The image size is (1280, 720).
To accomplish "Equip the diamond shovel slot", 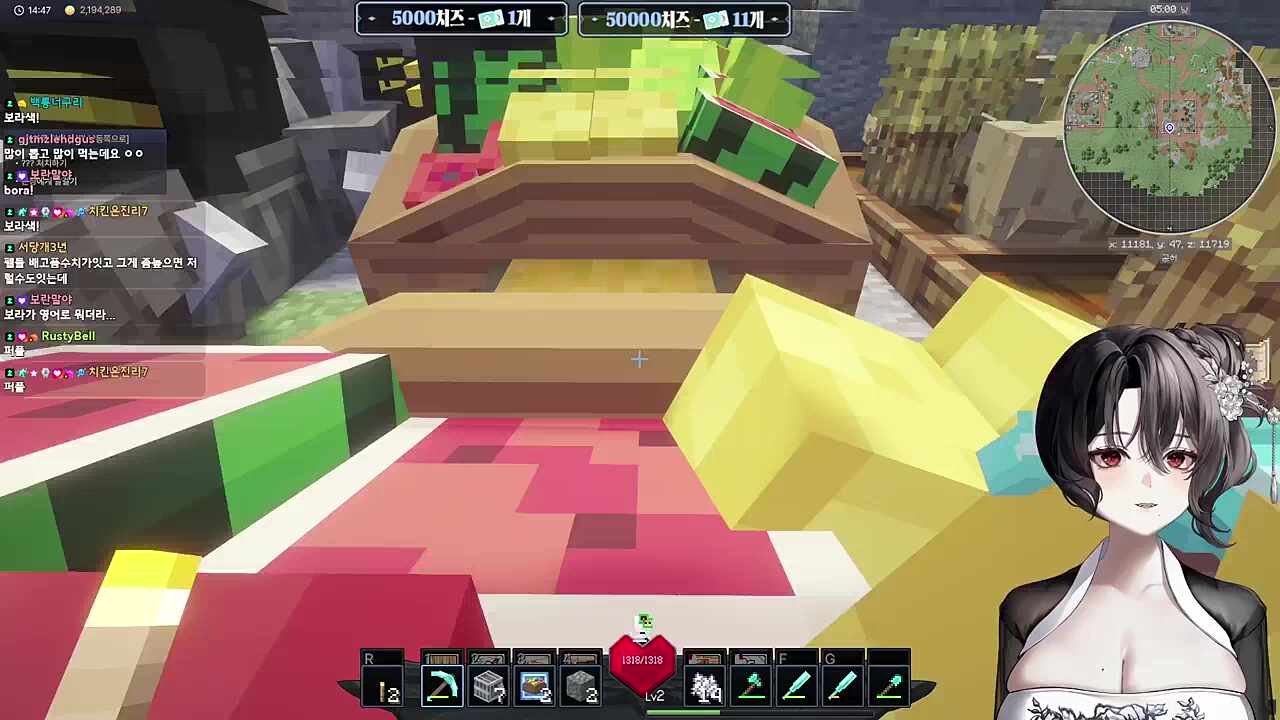I will (x=889, y=687).
